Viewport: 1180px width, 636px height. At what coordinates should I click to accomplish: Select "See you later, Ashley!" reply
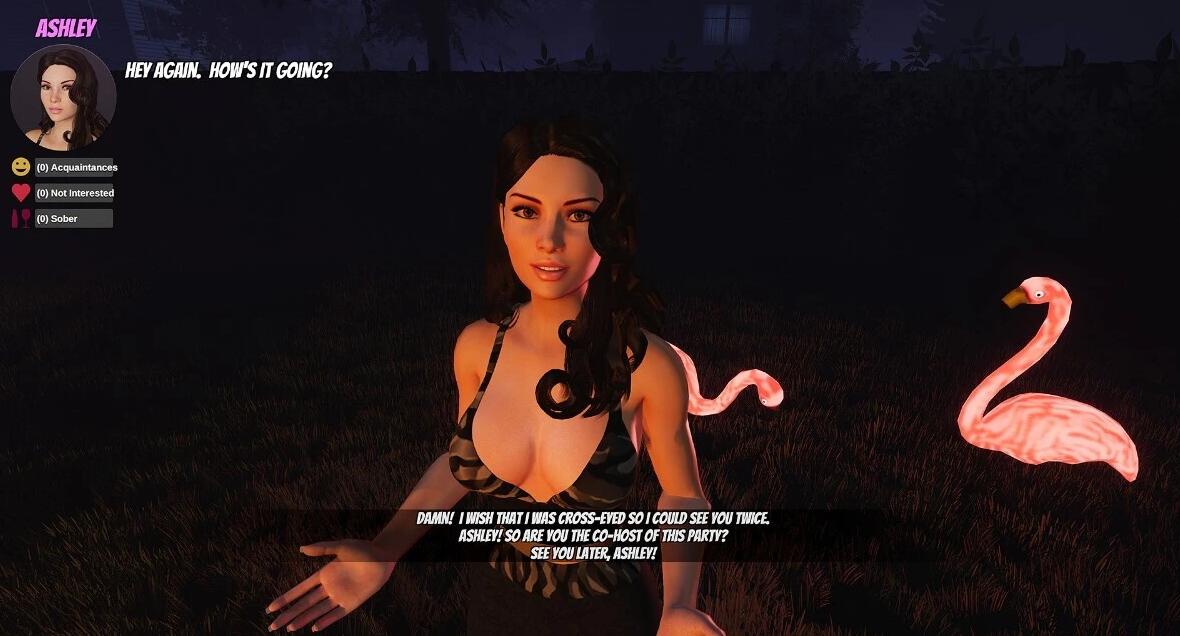click(x=593, y=553)
